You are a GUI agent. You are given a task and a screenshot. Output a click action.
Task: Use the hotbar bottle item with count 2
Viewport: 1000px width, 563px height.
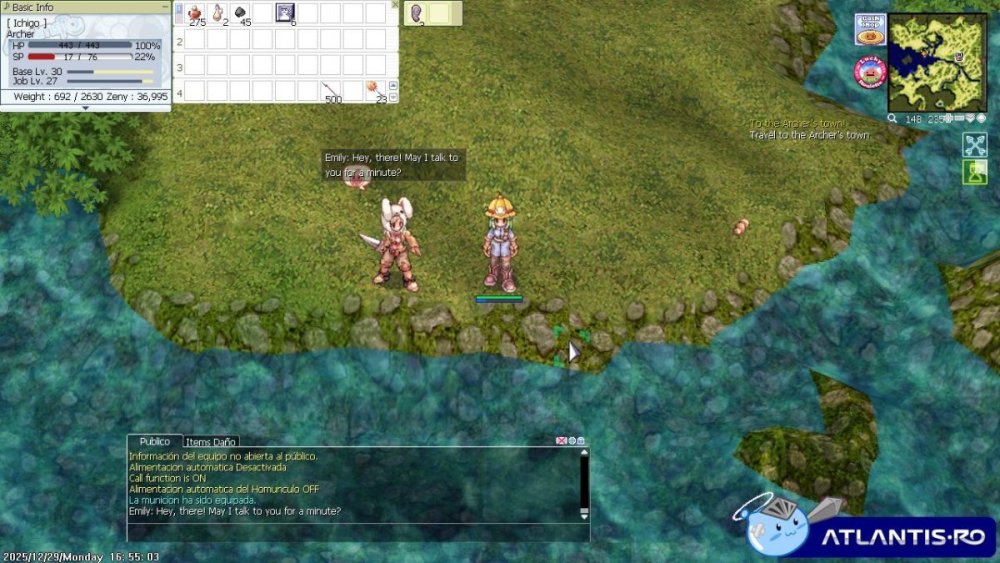(x=218, y=13)
